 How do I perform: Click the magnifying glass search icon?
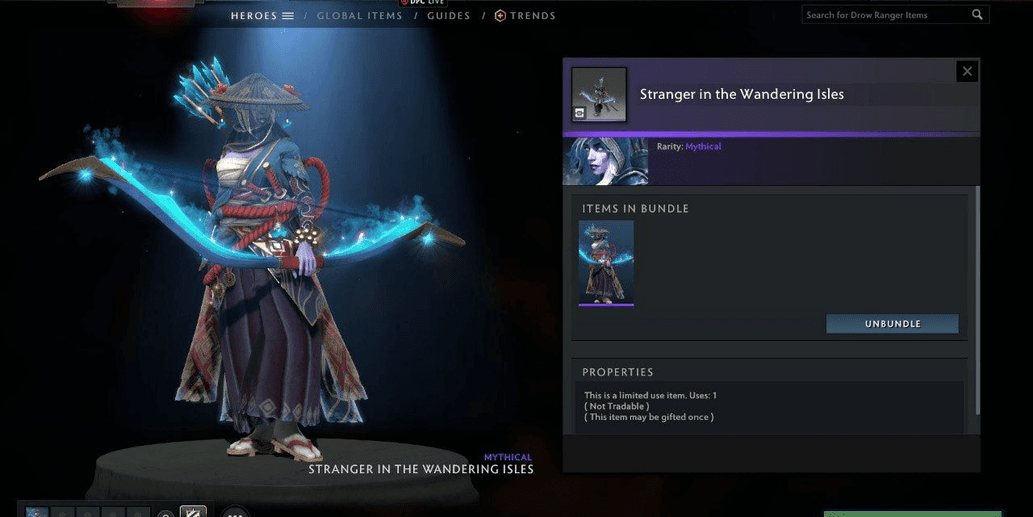(x=977, y=15)
